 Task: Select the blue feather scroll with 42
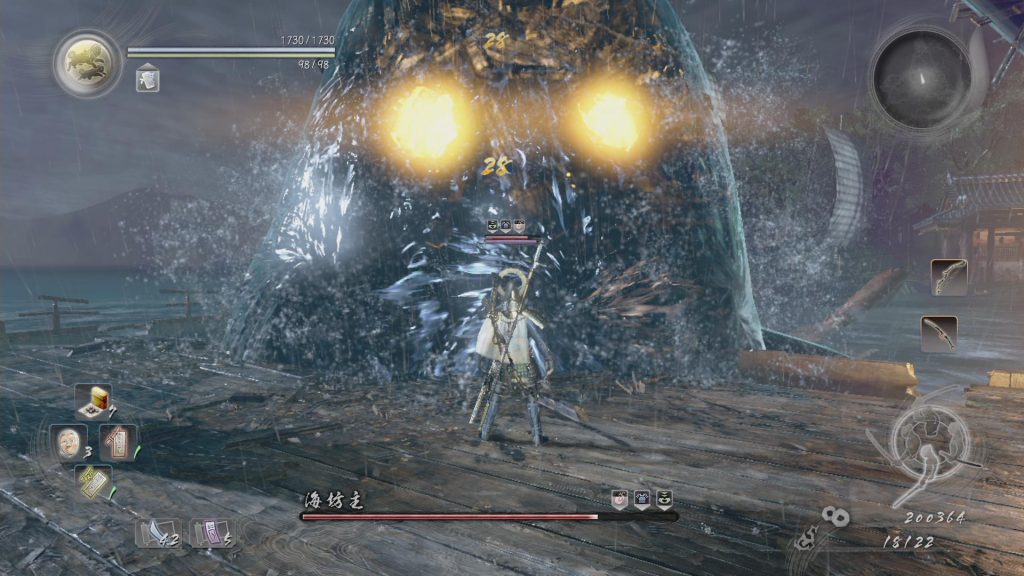(x=157, y=531)
